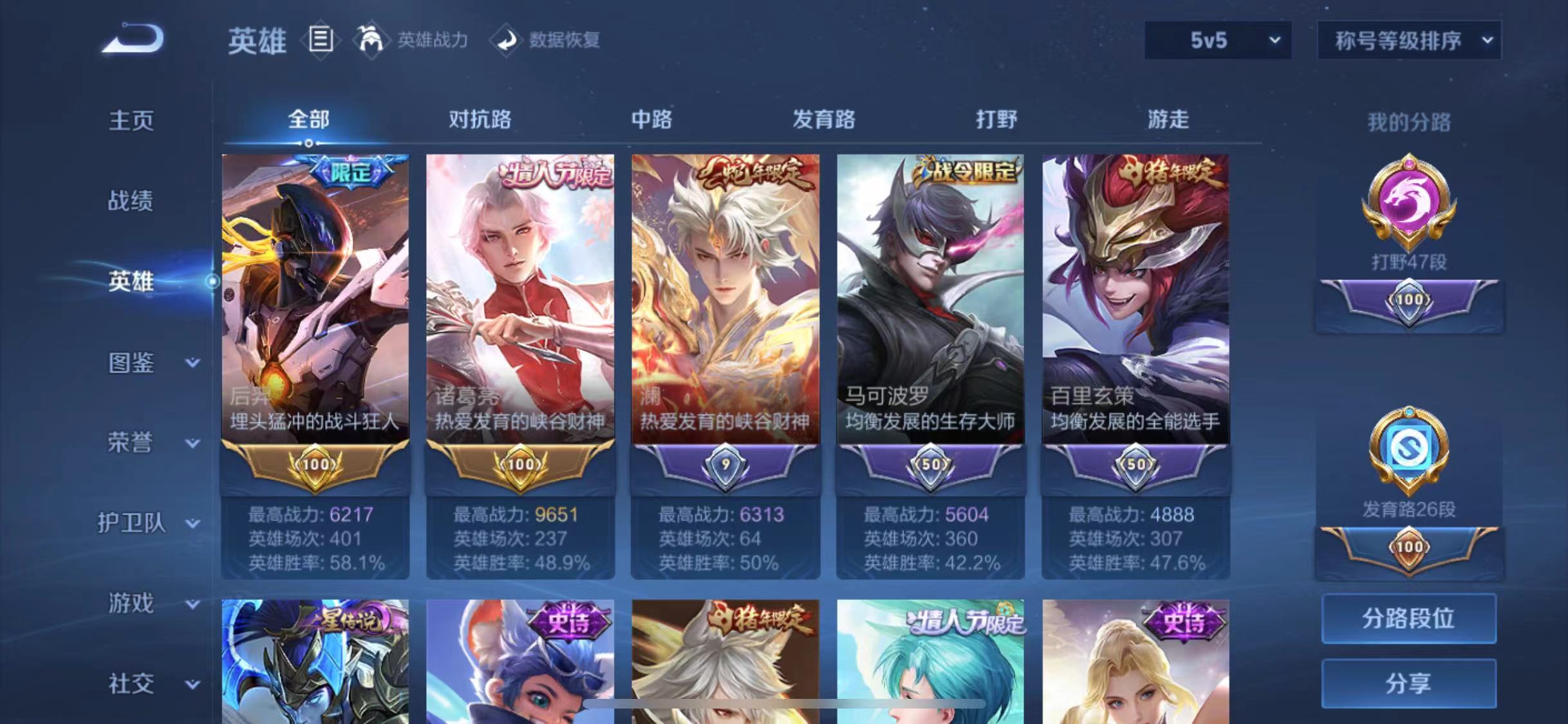
Task: Click the 蛇年限定 badge on Lan's card
Action: coord(752,171)
